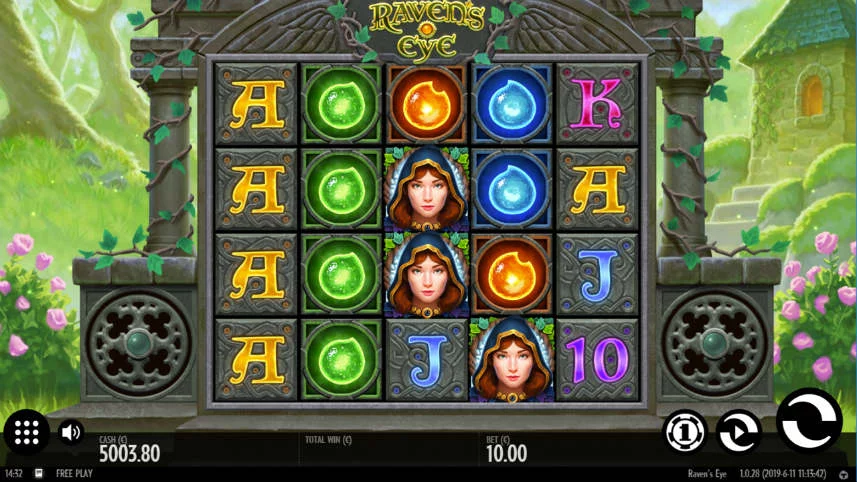
Task: Open the nine-dot game menu
Action: point(27,432)
